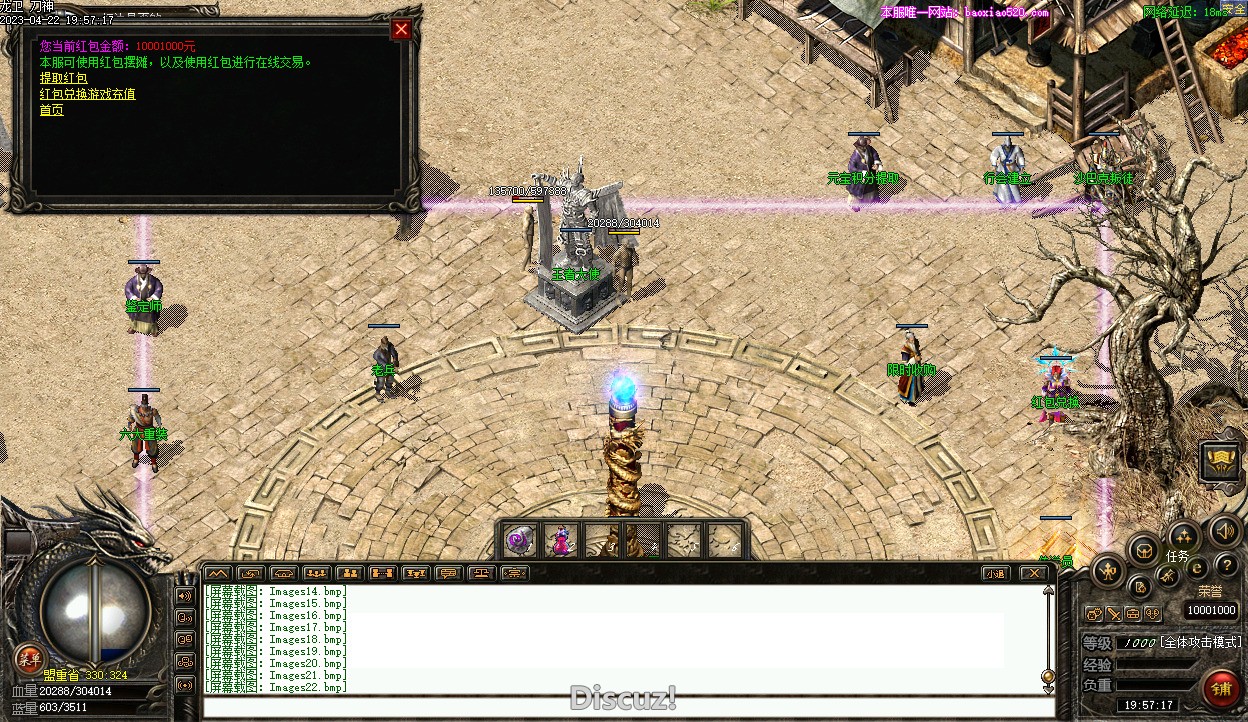Use the purple scroll hotbar item

pos(519,540)
